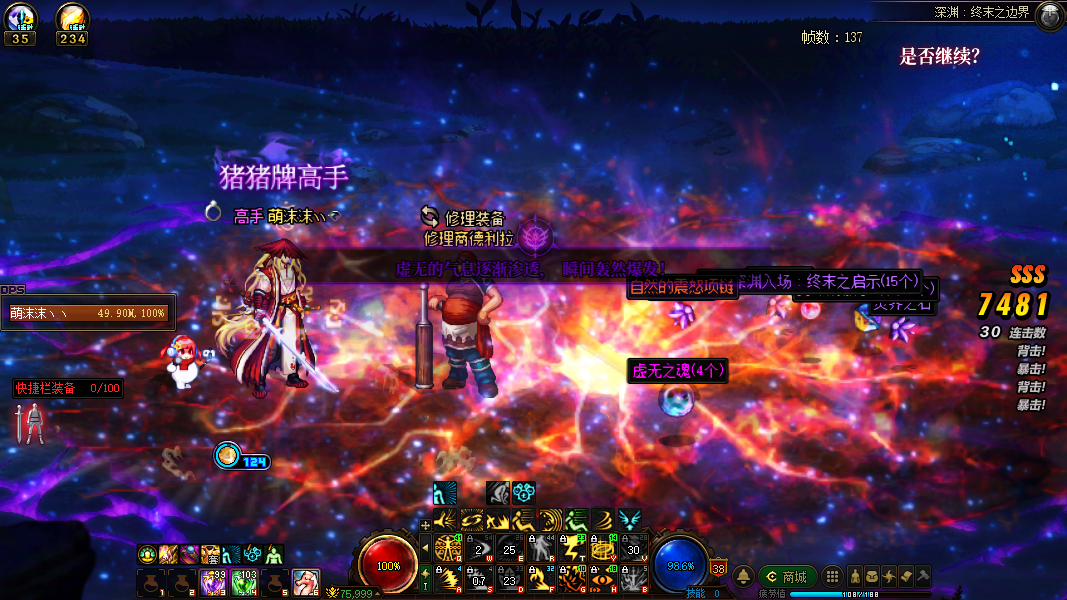
Task: Open the 商城 shop button
Action: [x=787, y=577]
